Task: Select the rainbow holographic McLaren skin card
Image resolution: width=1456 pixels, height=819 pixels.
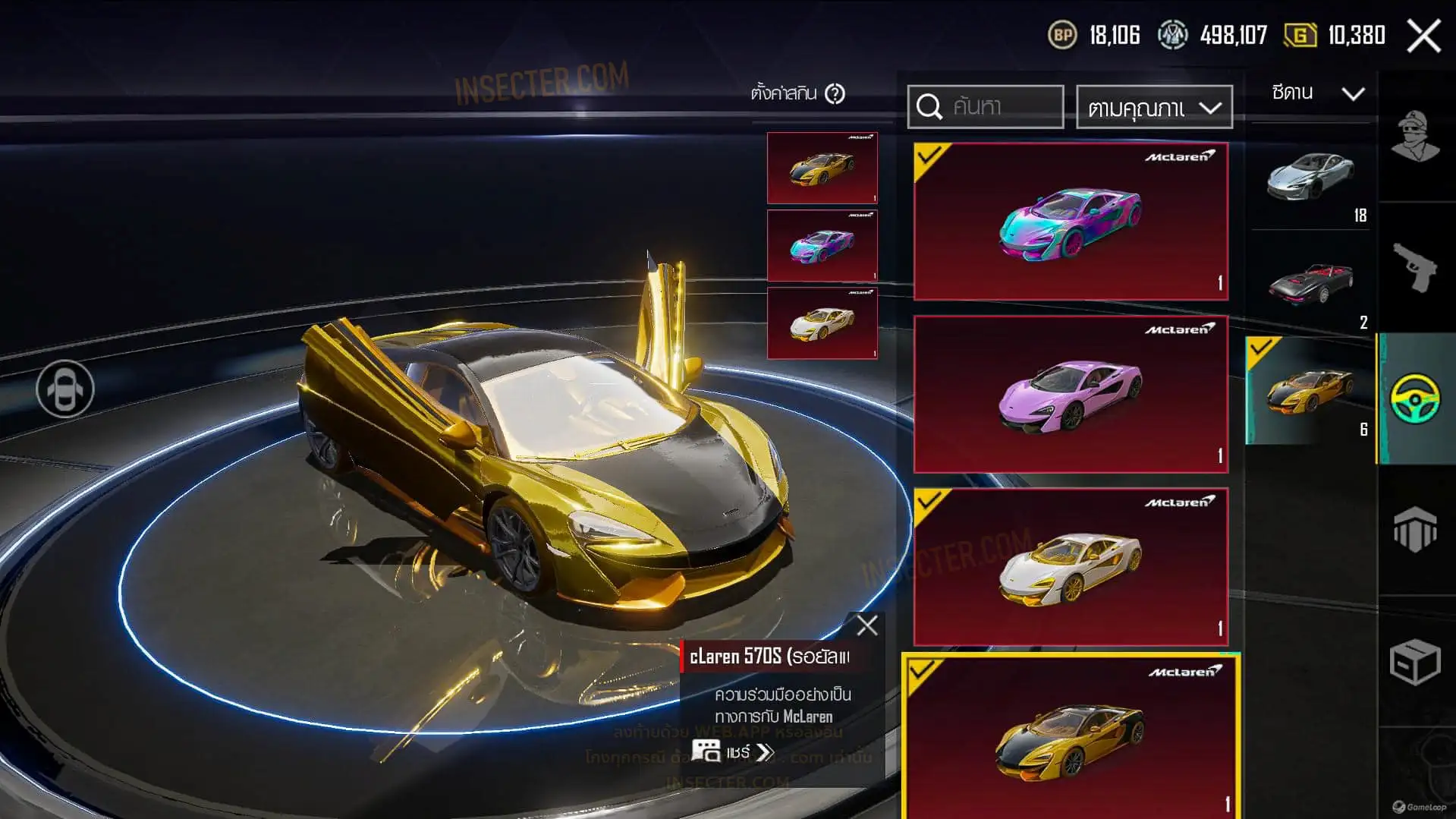Action: coord(1071,221)
